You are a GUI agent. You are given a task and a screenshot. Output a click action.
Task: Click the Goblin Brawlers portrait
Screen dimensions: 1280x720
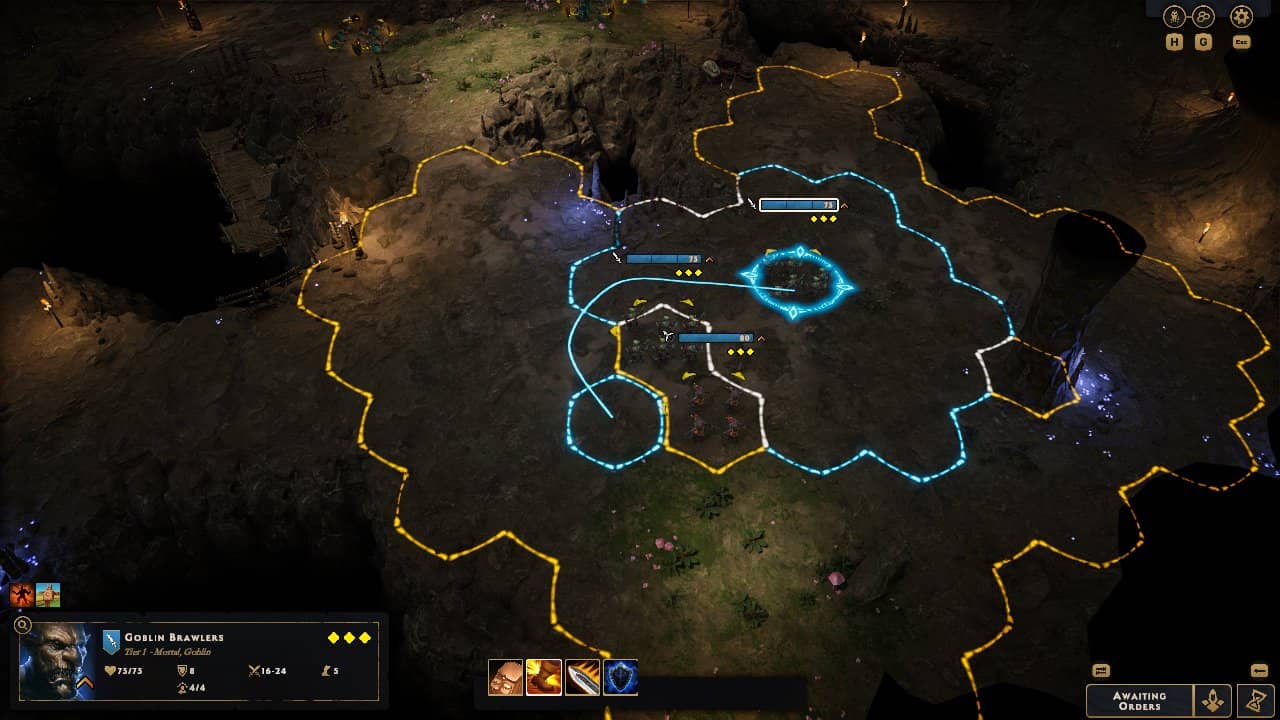pyautogui.click(x=56, y=661)
